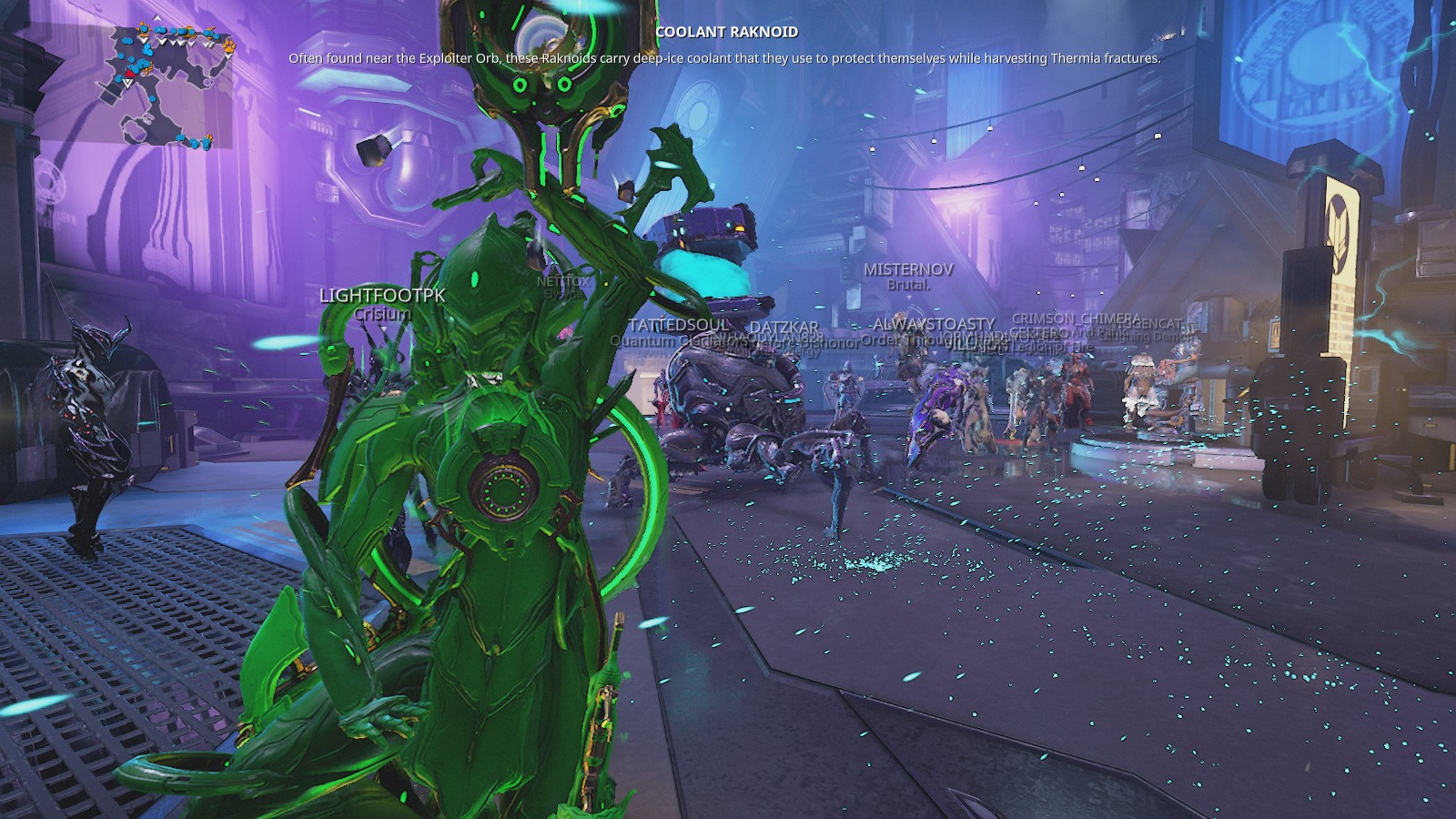Viewport: 1456px width, 819px height.
Task: Click the paw-print marker on the minimap's right edge
Action: 227,46
